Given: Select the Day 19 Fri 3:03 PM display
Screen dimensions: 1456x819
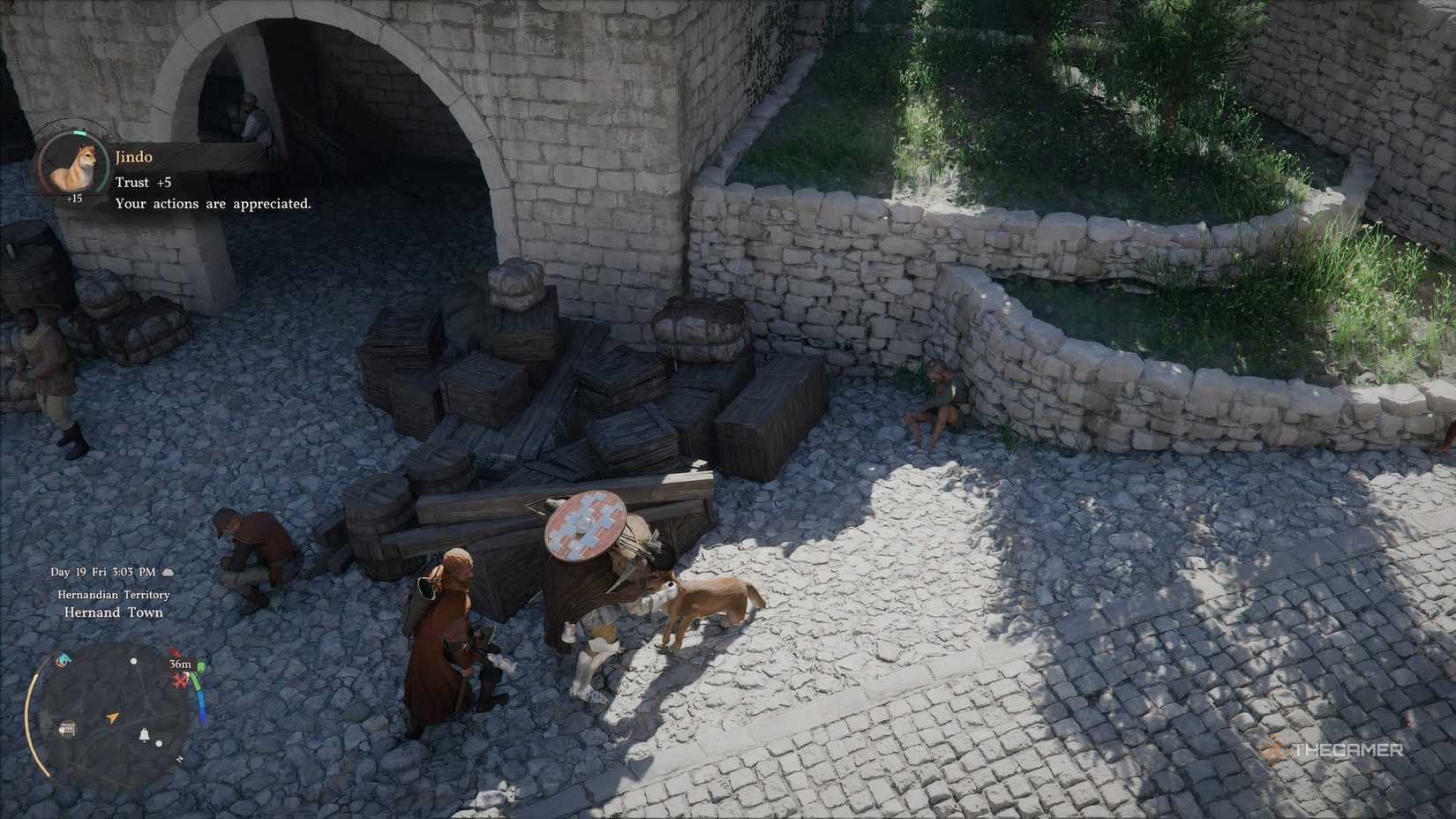Looking at the screenshot, I should pos(103,571).
